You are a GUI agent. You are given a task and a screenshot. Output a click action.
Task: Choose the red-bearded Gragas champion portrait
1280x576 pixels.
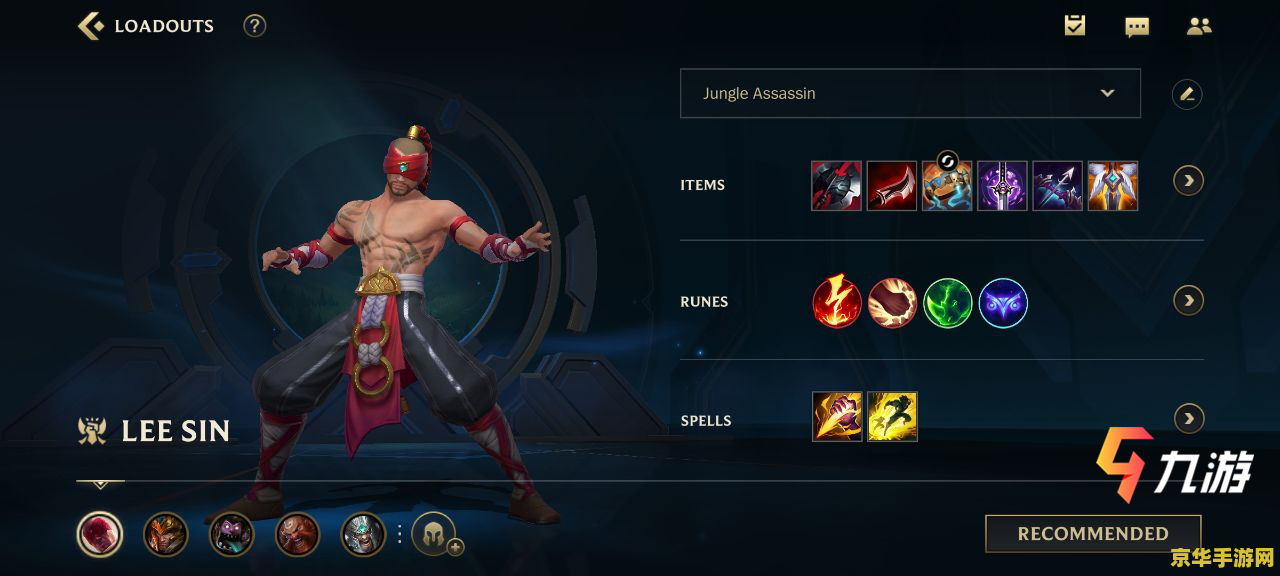pyautogui.click(x=297, y=534)
